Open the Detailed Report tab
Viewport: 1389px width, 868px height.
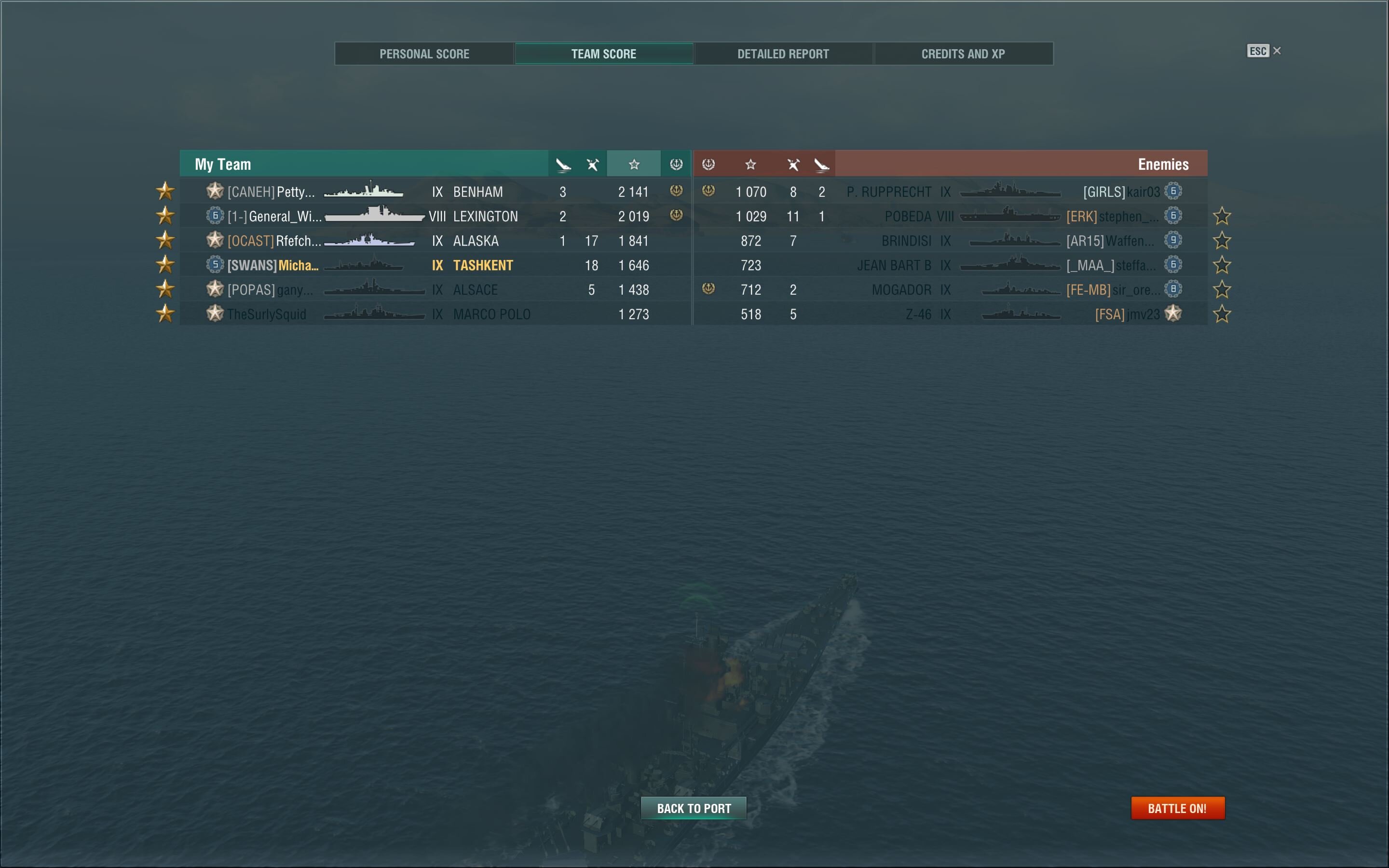tap(783, 54)
